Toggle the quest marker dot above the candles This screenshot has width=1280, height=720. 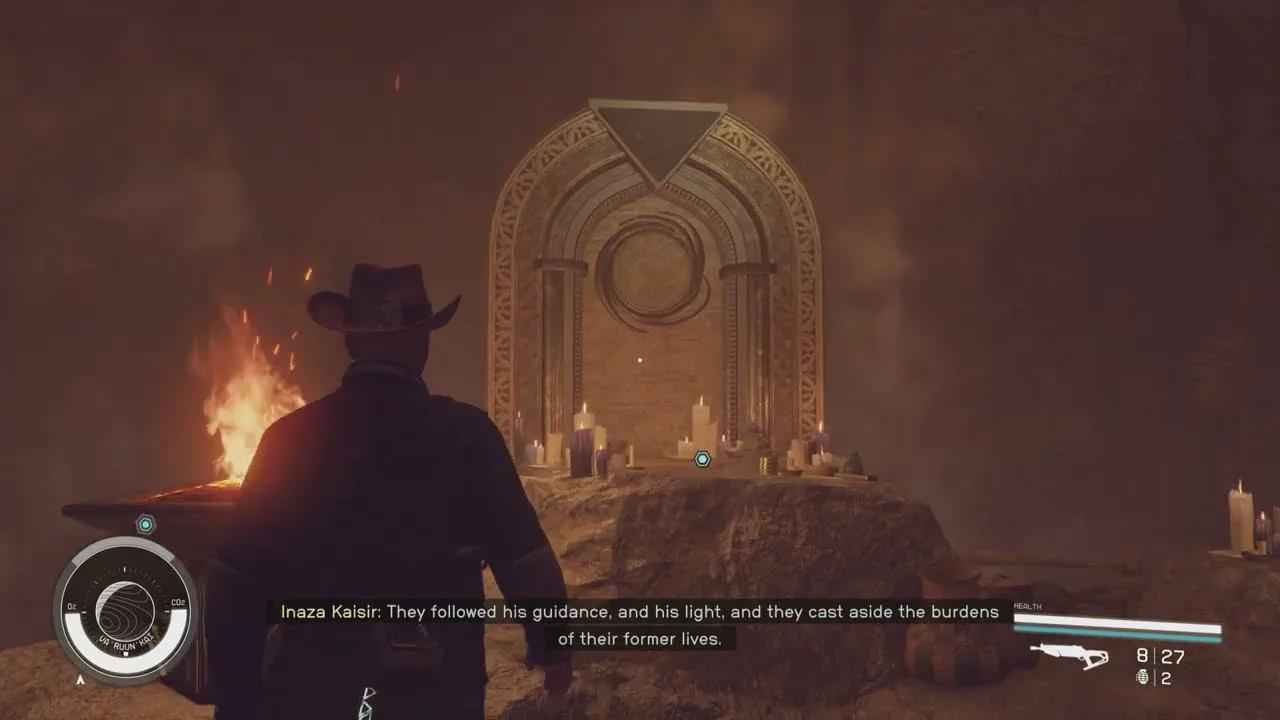(640, 358)
